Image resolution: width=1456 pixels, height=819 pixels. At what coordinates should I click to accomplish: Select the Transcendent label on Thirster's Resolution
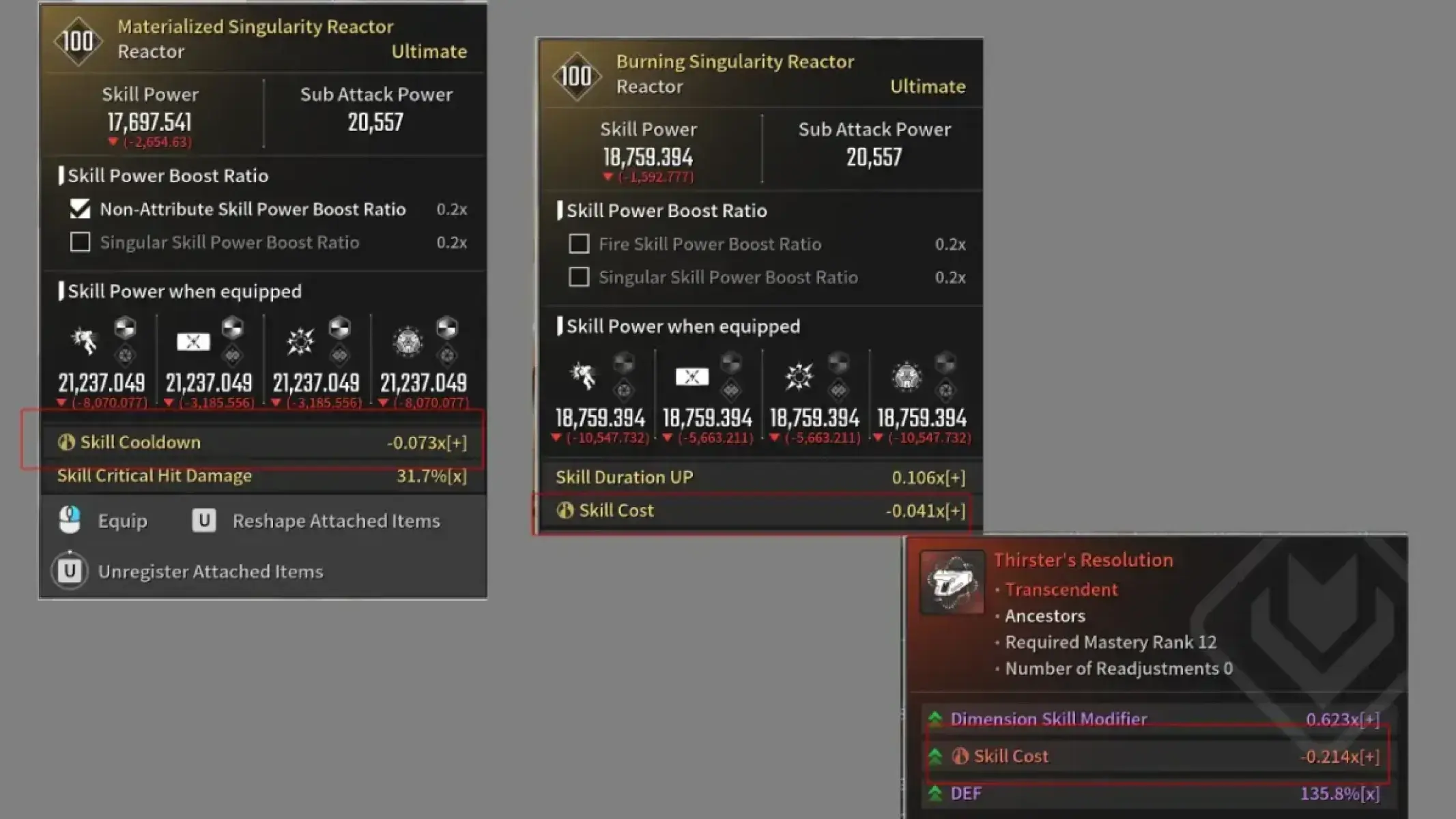click(x=1060, y=590)
